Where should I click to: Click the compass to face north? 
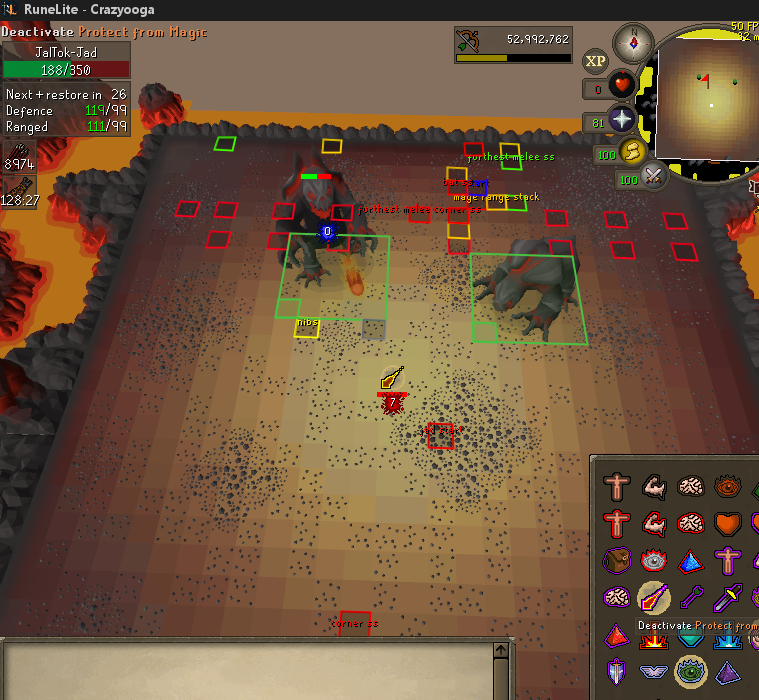632,42
